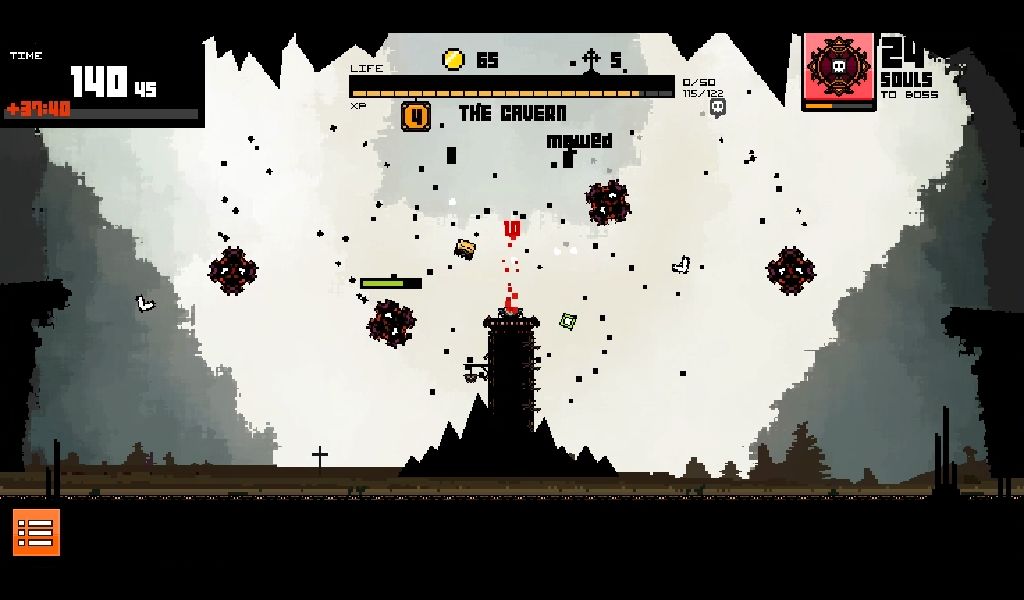This screenshot has height=600, width=1024.
Task: Click the boss skull portrait icon
Action: [x=839, y=68]
